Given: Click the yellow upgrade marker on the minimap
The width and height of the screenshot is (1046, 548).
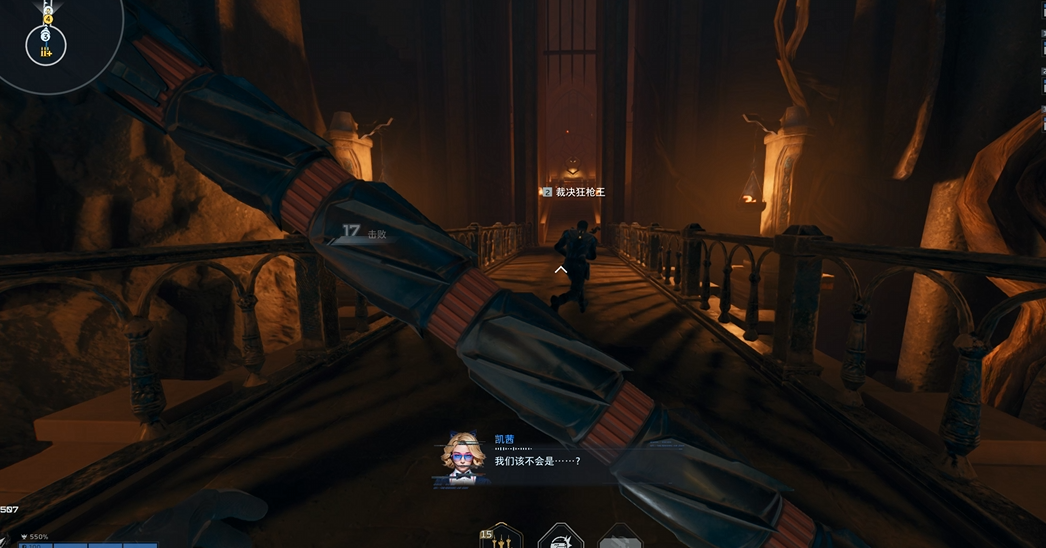Looking at the screenshot, I should (46, 50).
